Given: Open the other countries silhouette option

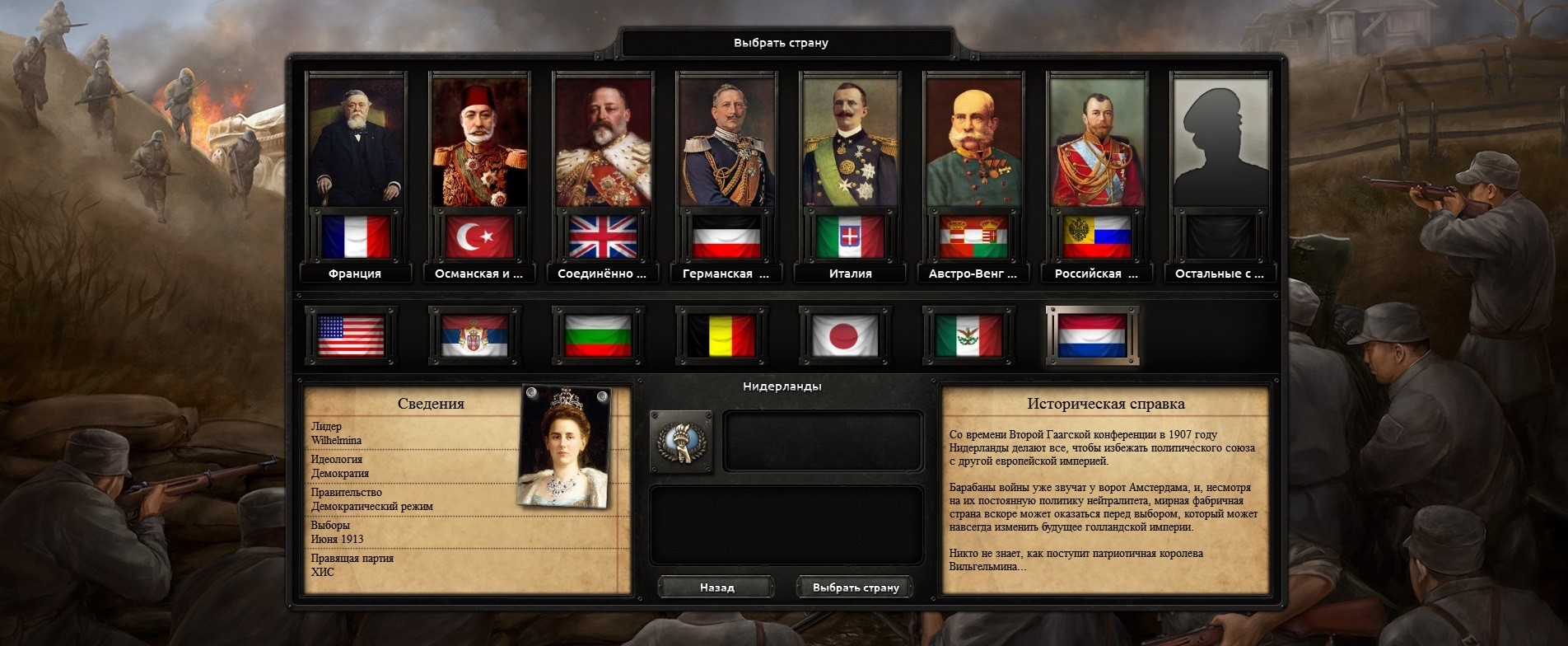Looking at the screenshot, I should pos(1220,142).
